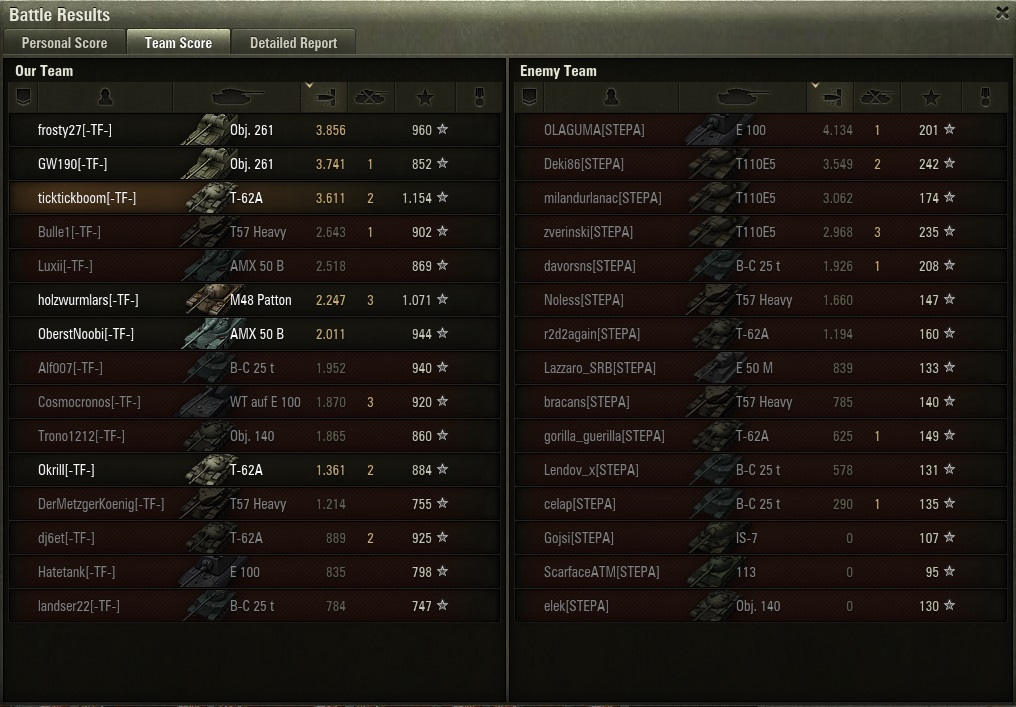Sort Our Team by player name column
Screen dimensions: 1016x707
coord(106,97)
